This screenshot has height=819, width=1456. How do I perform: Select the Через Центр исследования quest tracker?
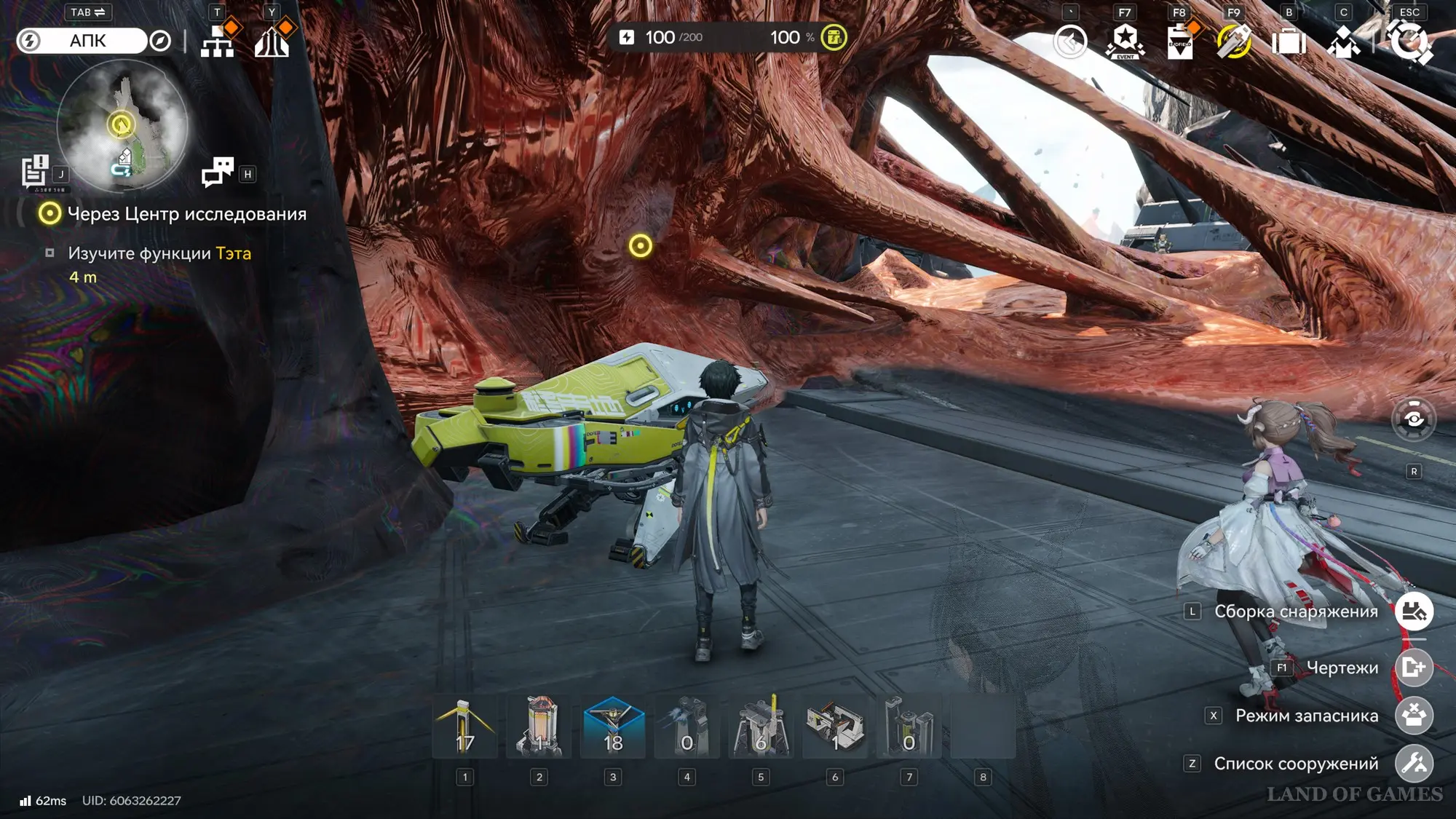tap(186, 214)
